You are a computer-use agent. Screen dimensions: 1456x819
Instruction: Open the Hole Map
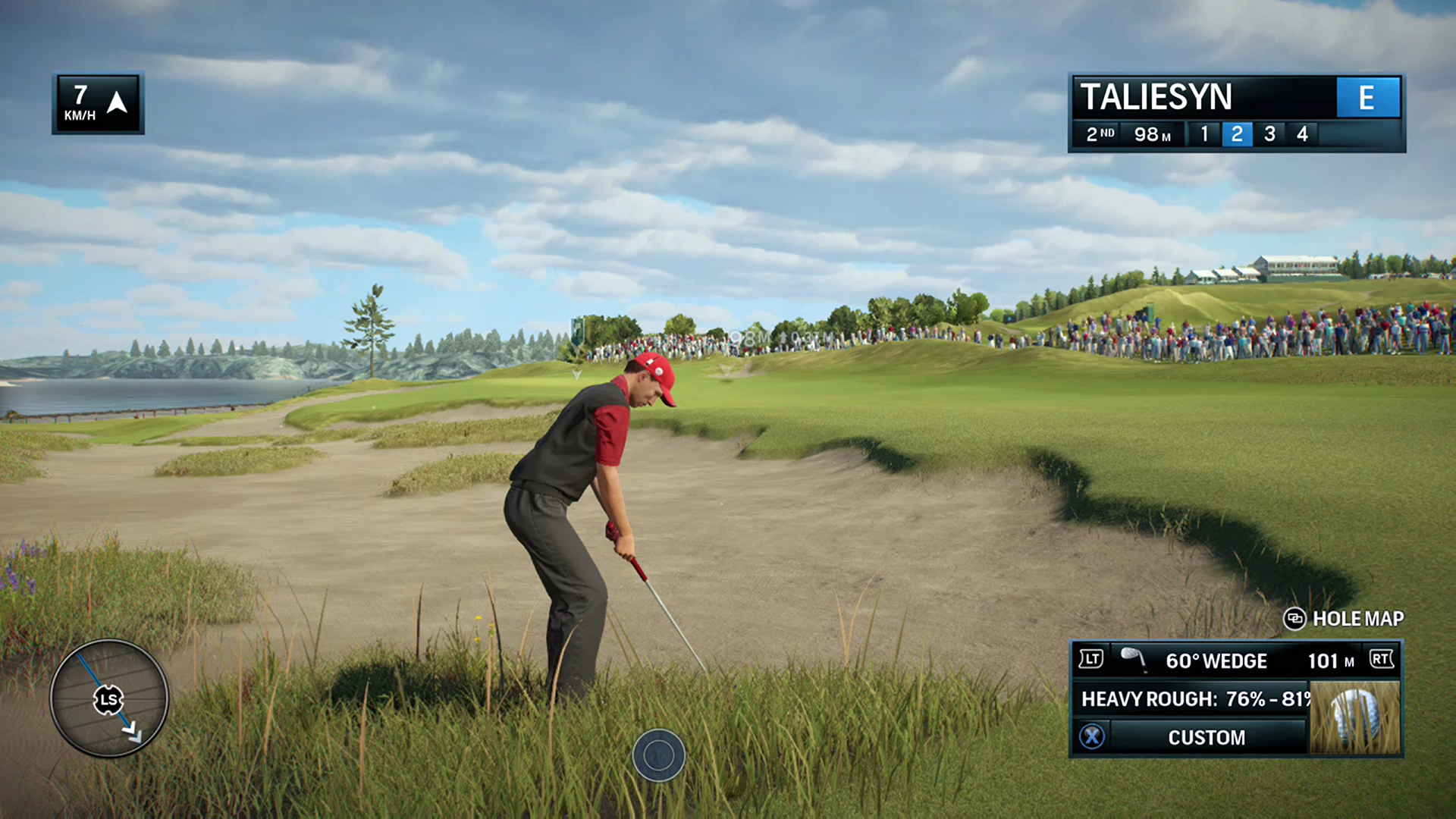tap(1344, 619)
